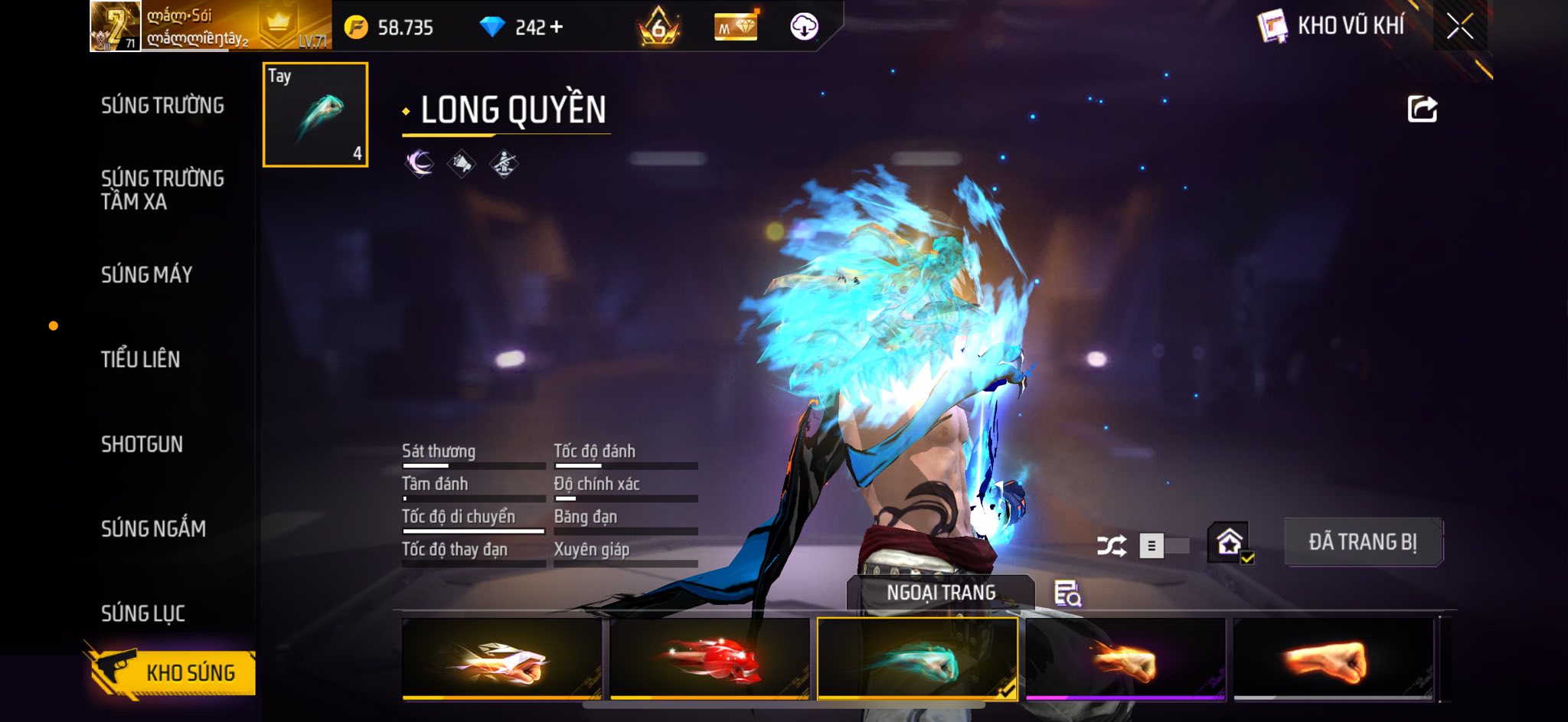Choose the red fist skin thumbnail
Image resolution: width=1568 pixels, height=722 pixels.
(x=709, y=659)
